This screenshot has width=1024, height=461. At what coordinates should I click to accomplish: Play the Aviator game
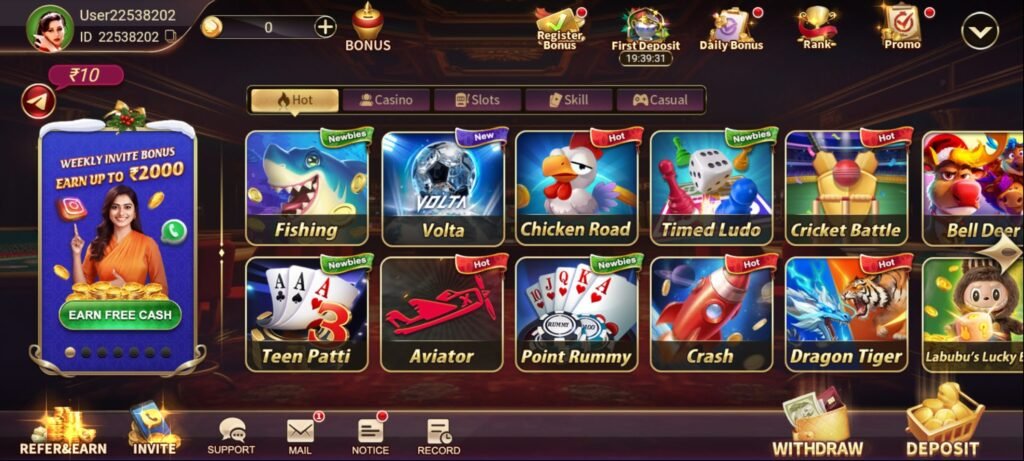tap(442, 314)
